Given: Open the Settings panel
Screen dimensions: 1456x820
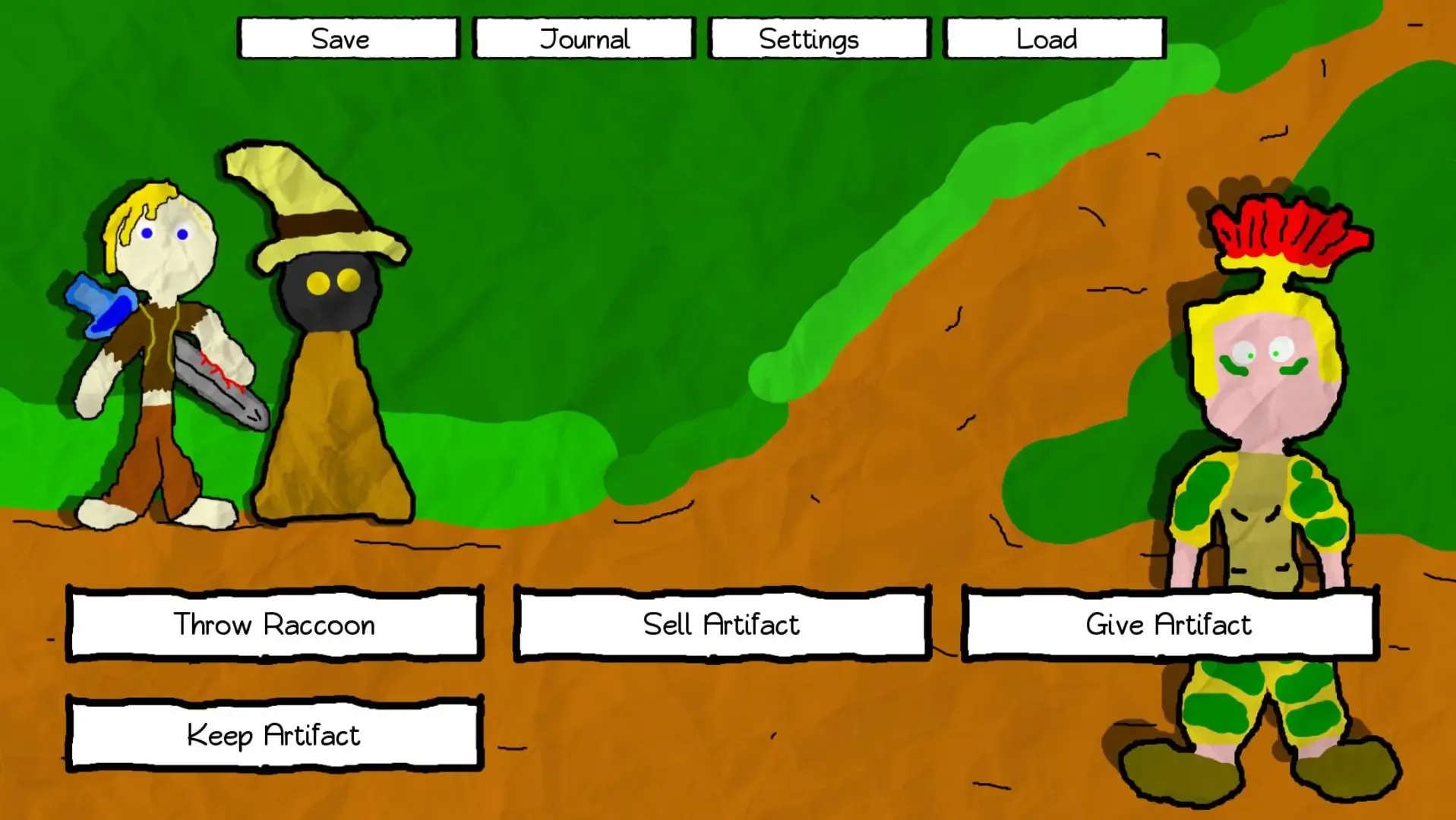Looking at the screenshot, I should (818, 38).
